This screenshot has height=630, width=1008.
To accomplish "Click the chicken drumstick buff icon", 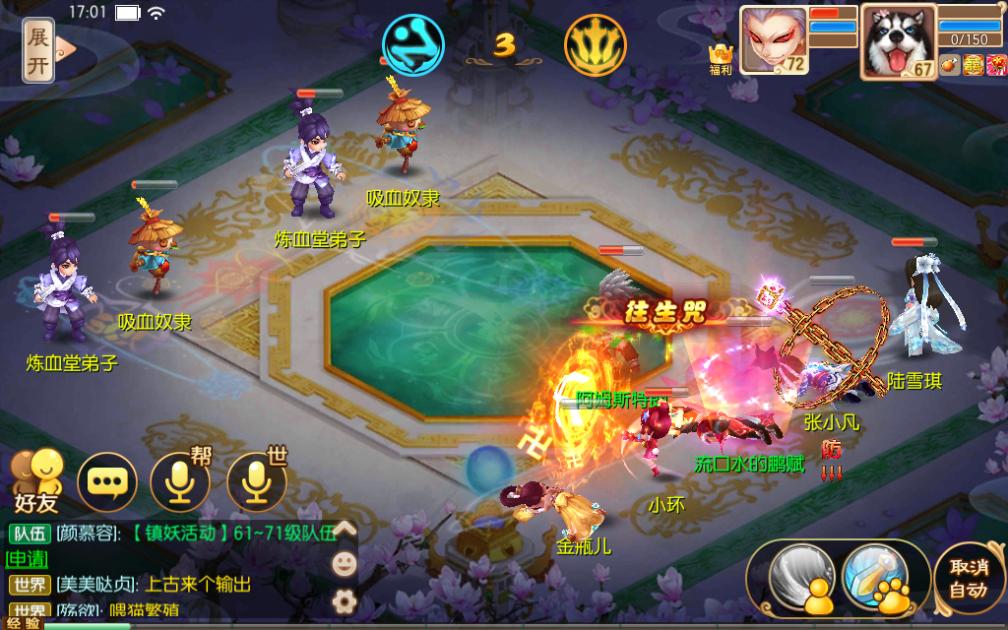I will (949, 66).
